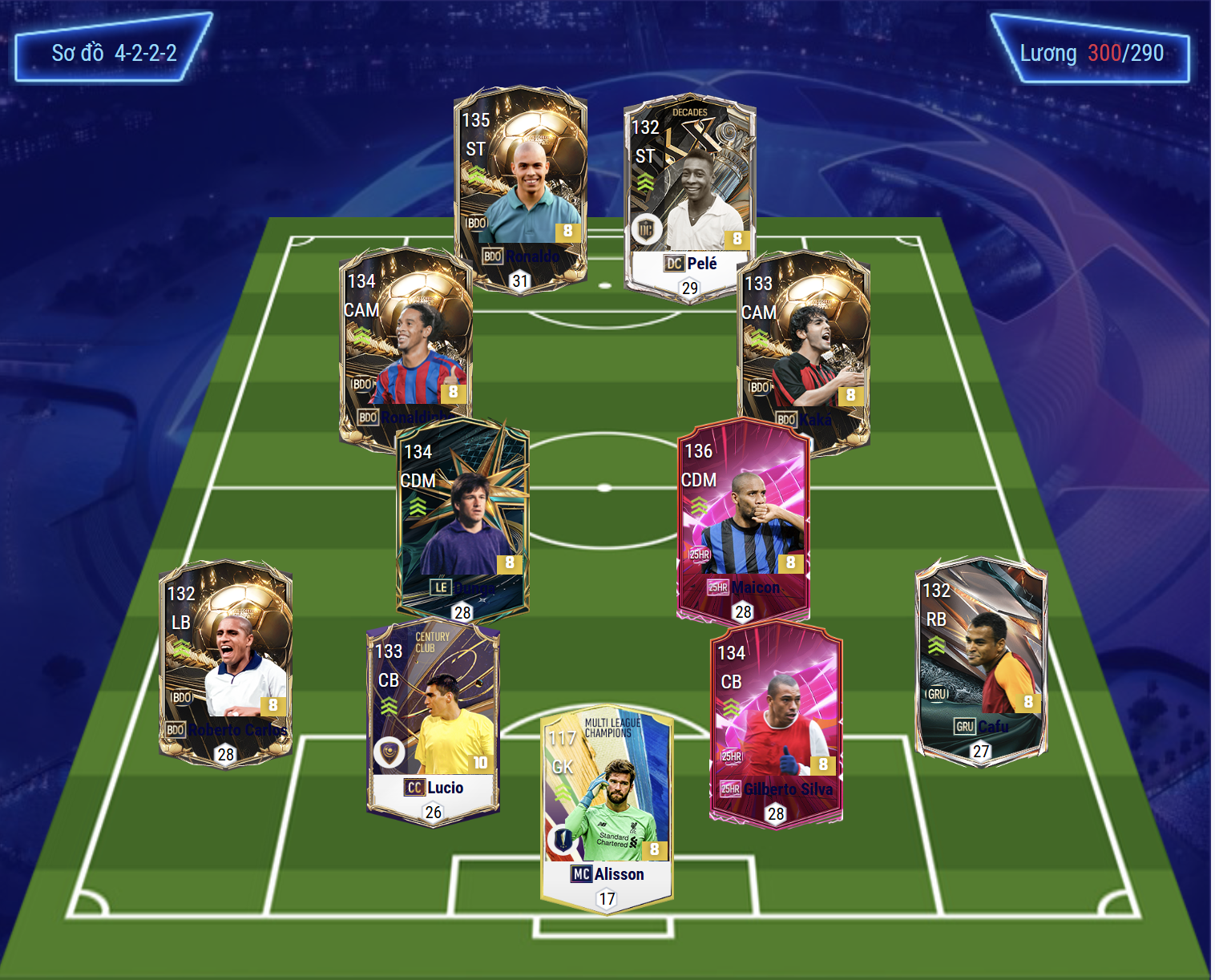Select the Lucio centre-back card
This screenshot has width=1215, height=980.
pyautogui.click(x=433, y=721)
